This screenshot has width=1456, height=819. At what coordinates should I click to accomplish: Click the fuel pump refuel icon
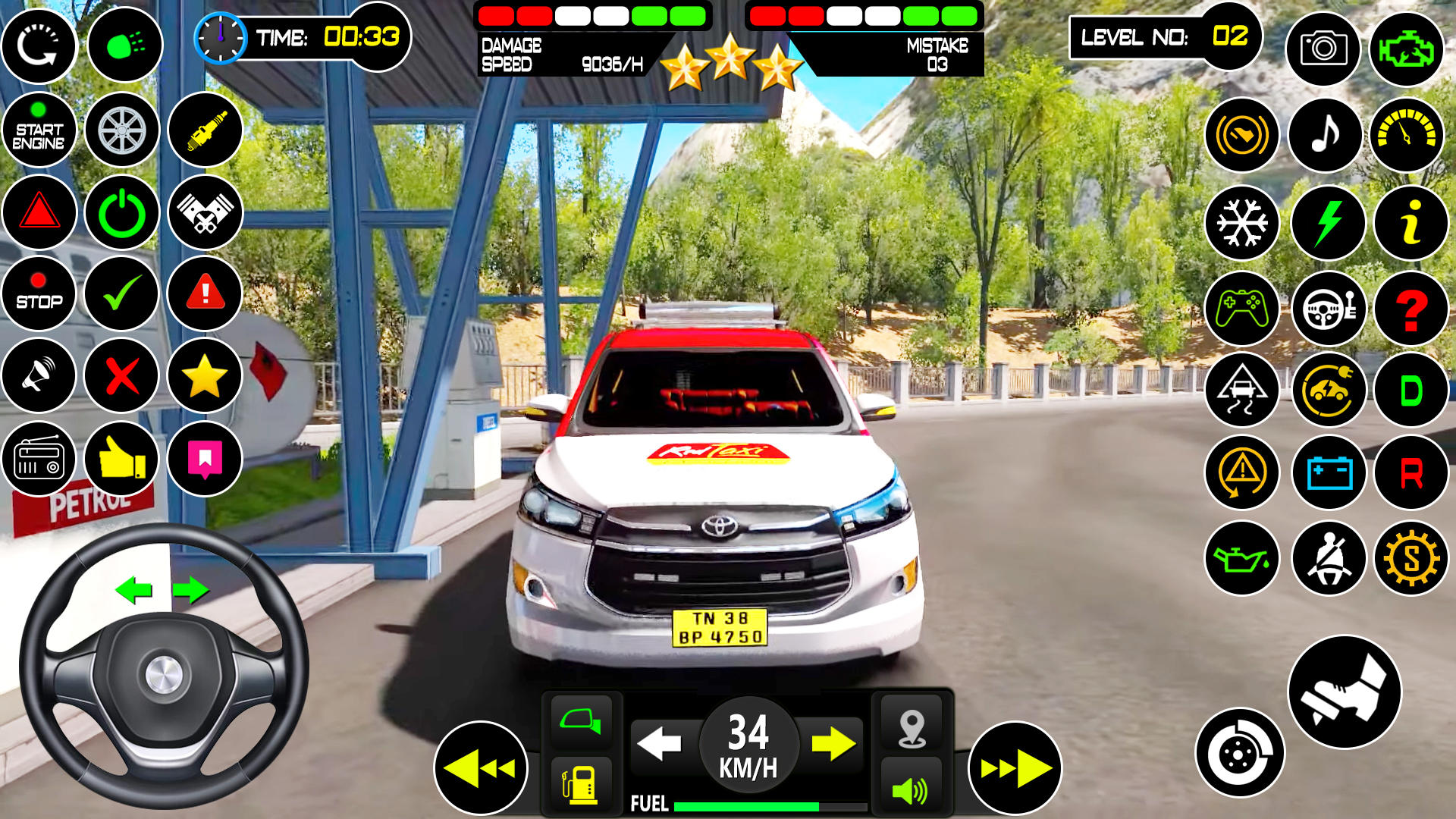click(581, 786)
